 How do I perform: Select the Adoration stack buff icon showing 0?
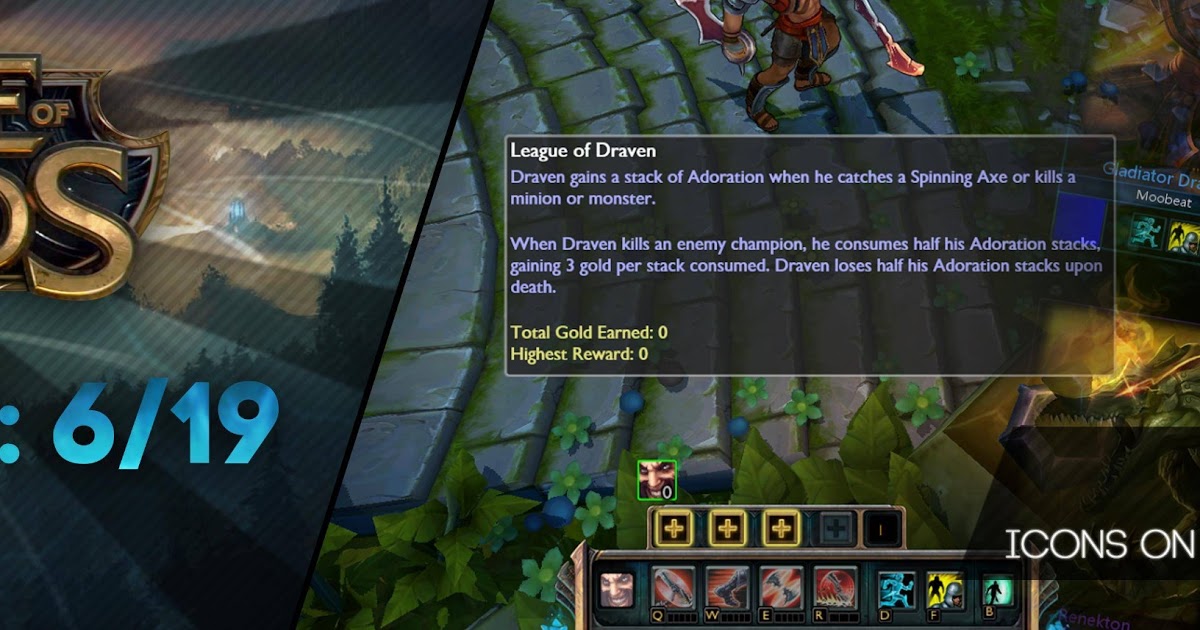(x=657, y=480)
